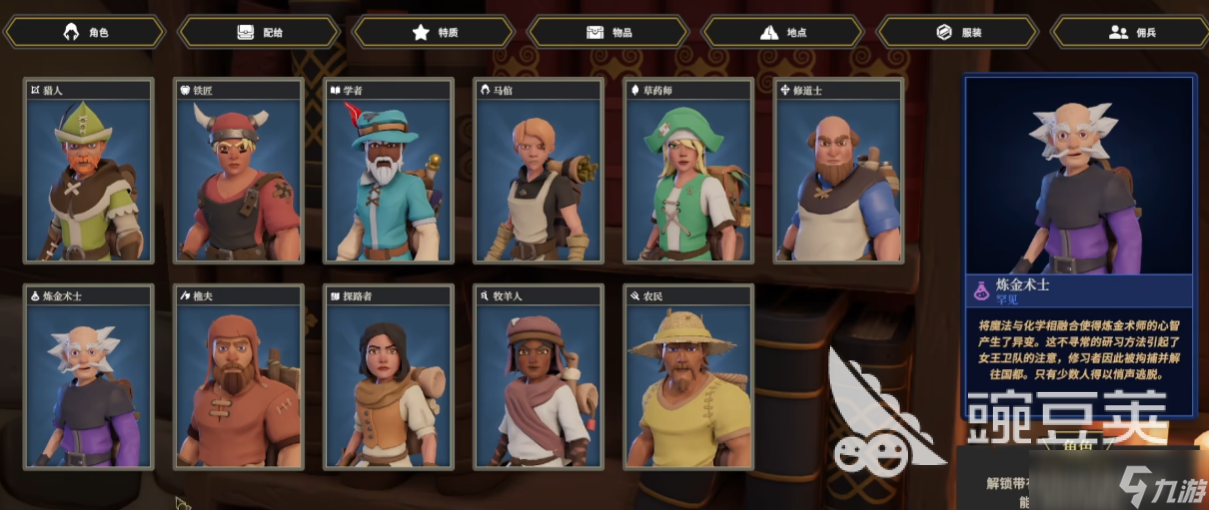Choose the 铁匠 character card
The height and width of the screenshot is (510, 1209).
click(x=239, y=172)
